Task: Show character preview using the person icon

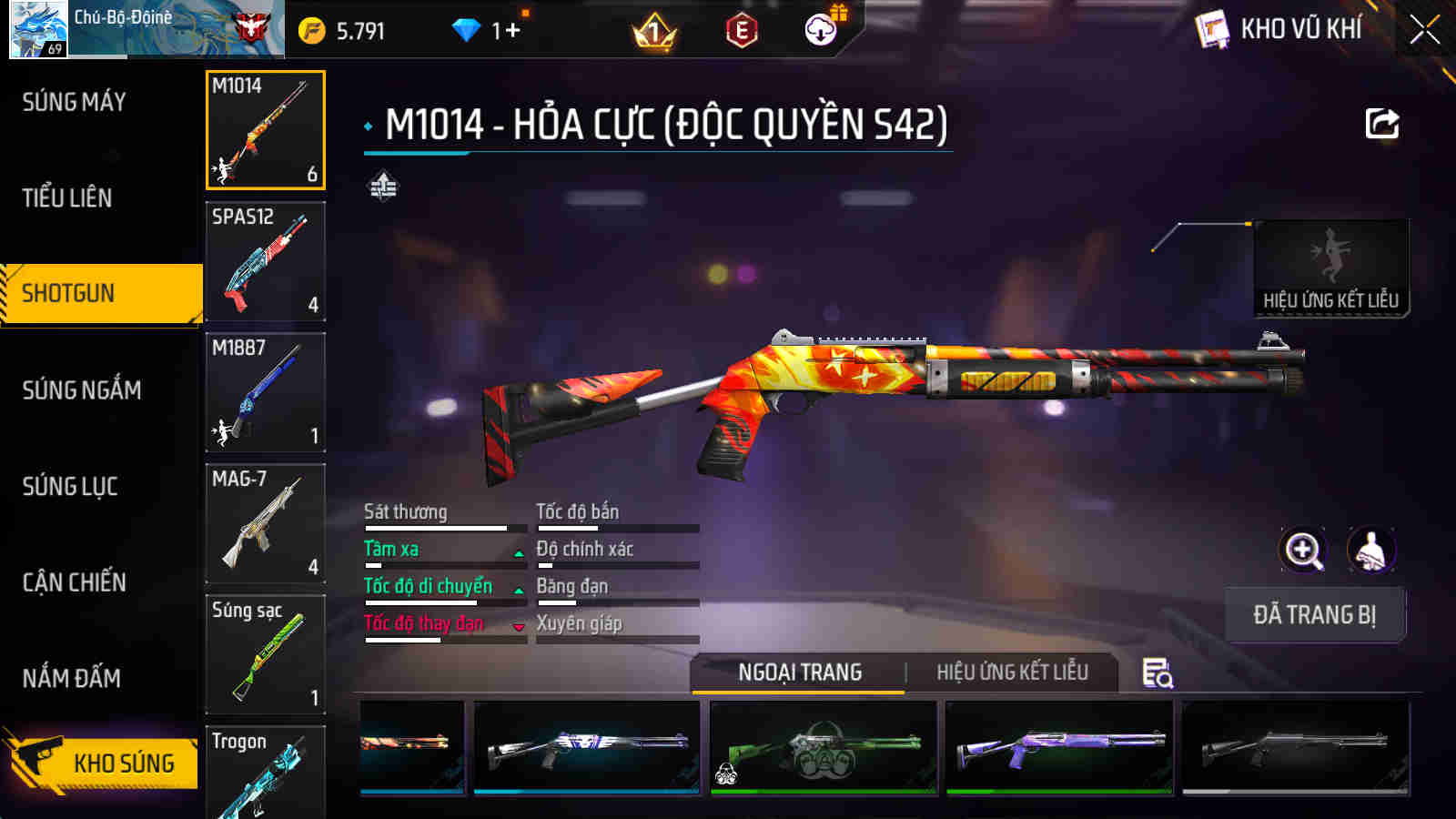Action: tap(1370, 550)
